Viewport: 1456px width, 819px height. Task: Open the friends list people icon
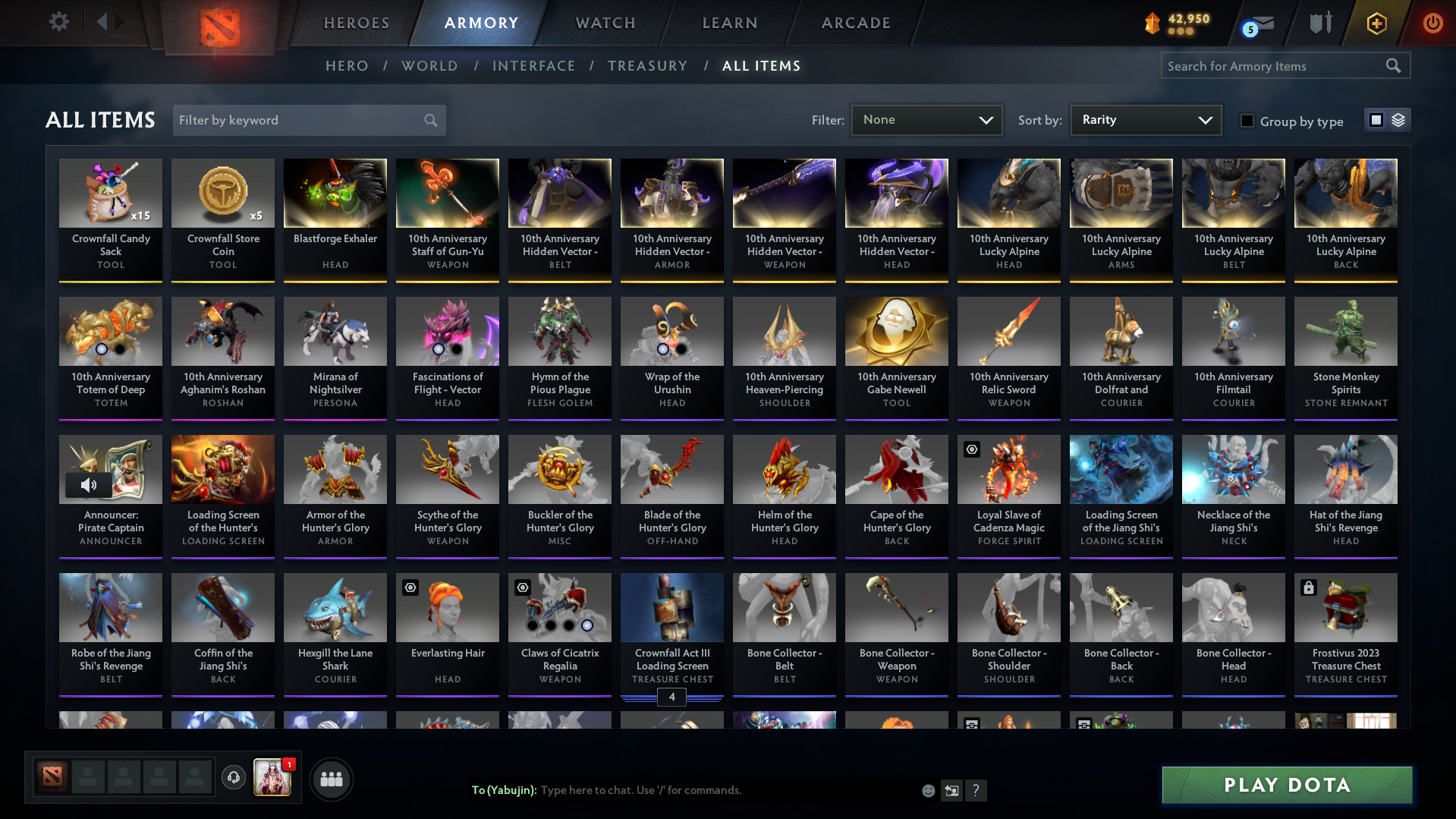331,779
